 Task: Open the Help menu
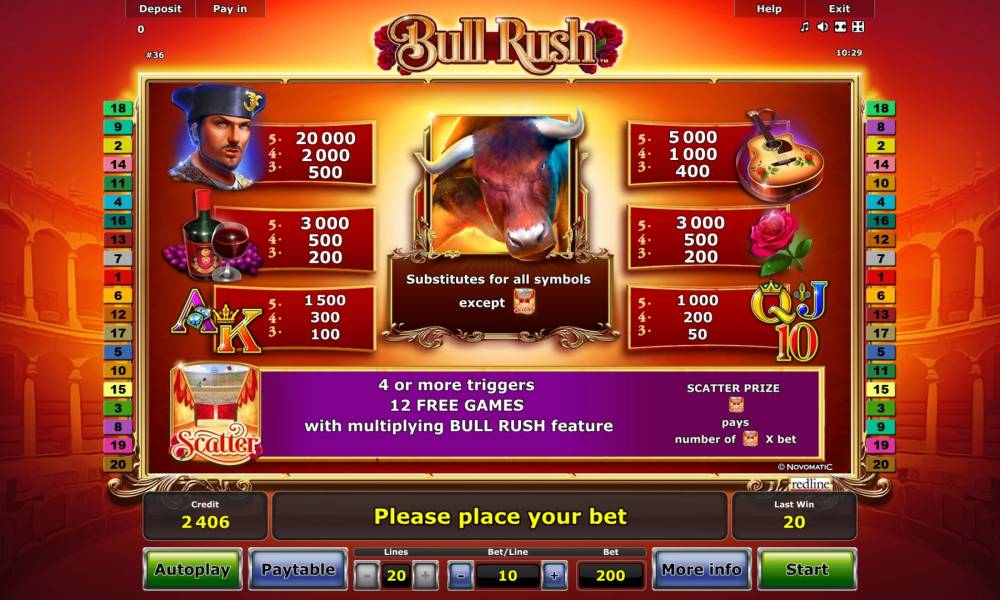point(769,8)
